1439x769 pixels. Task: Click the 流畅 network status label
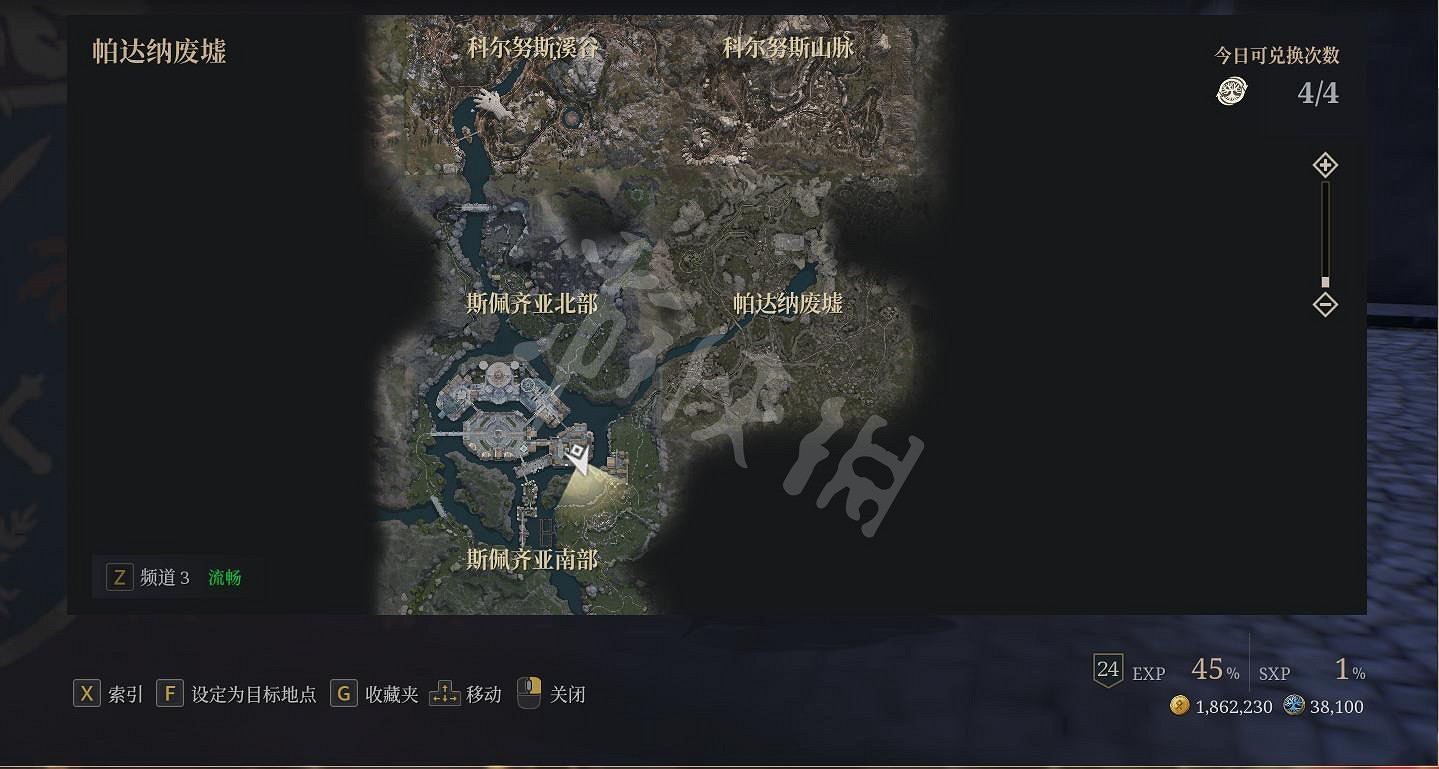(x=223, y=577)
